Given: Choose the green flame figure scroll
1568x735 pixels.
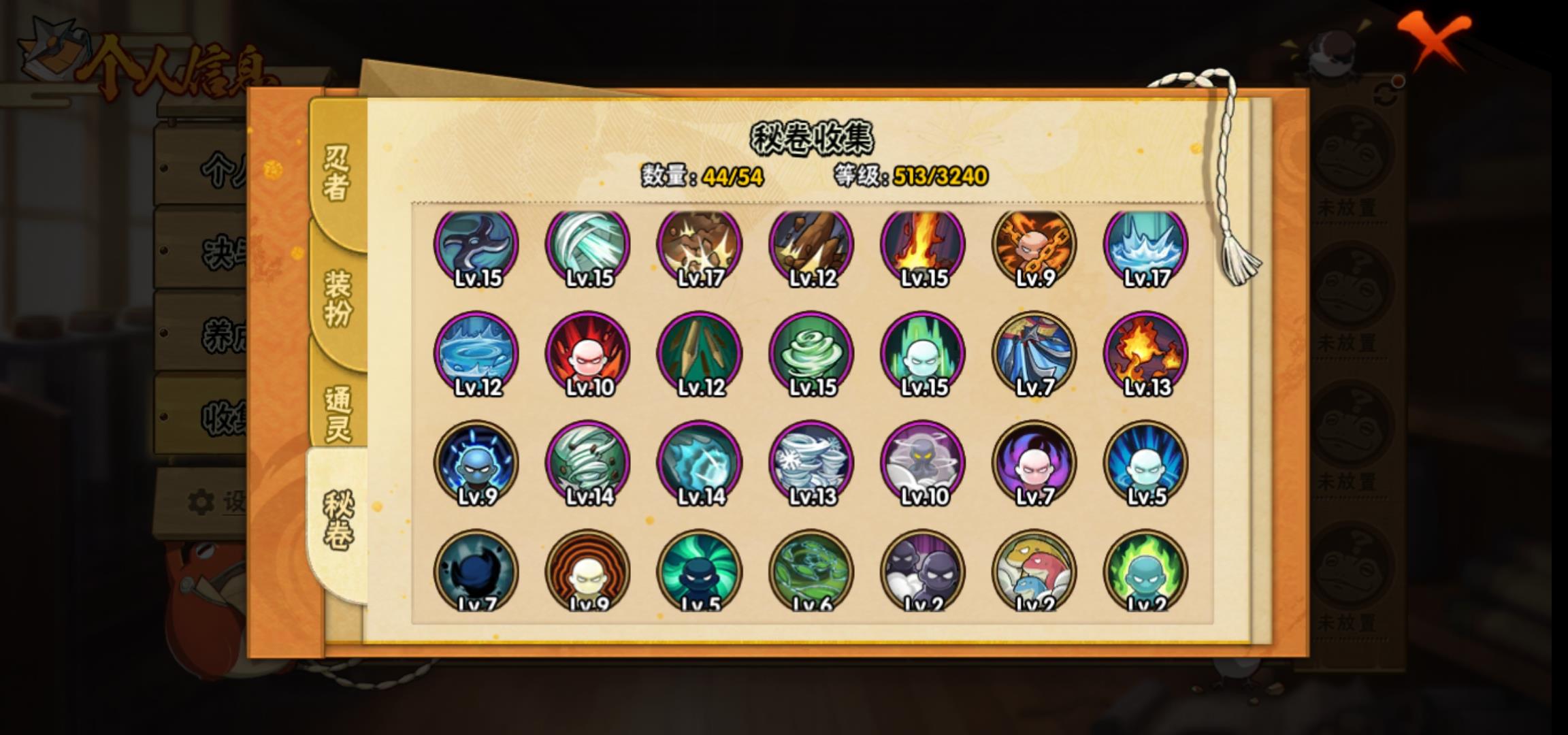Looking at the screenshot, I should tap(1146, 572).
